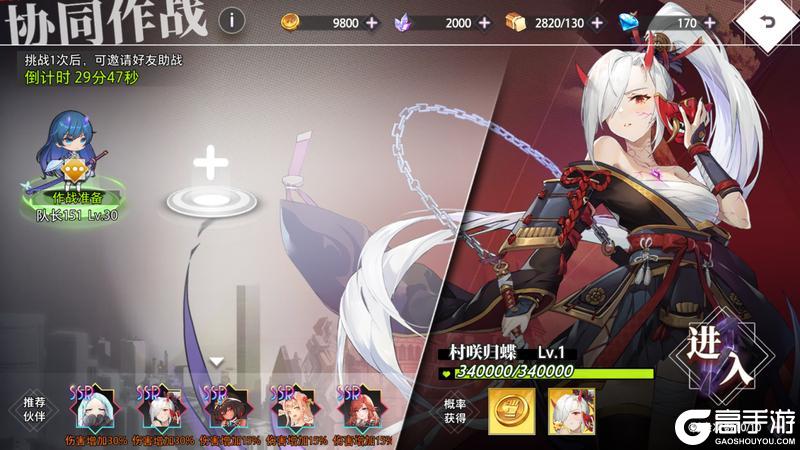The width and height of the screenshot is (800, 450).
Task: Choose the red-haired SSR partner portrait
Action: 359,409
